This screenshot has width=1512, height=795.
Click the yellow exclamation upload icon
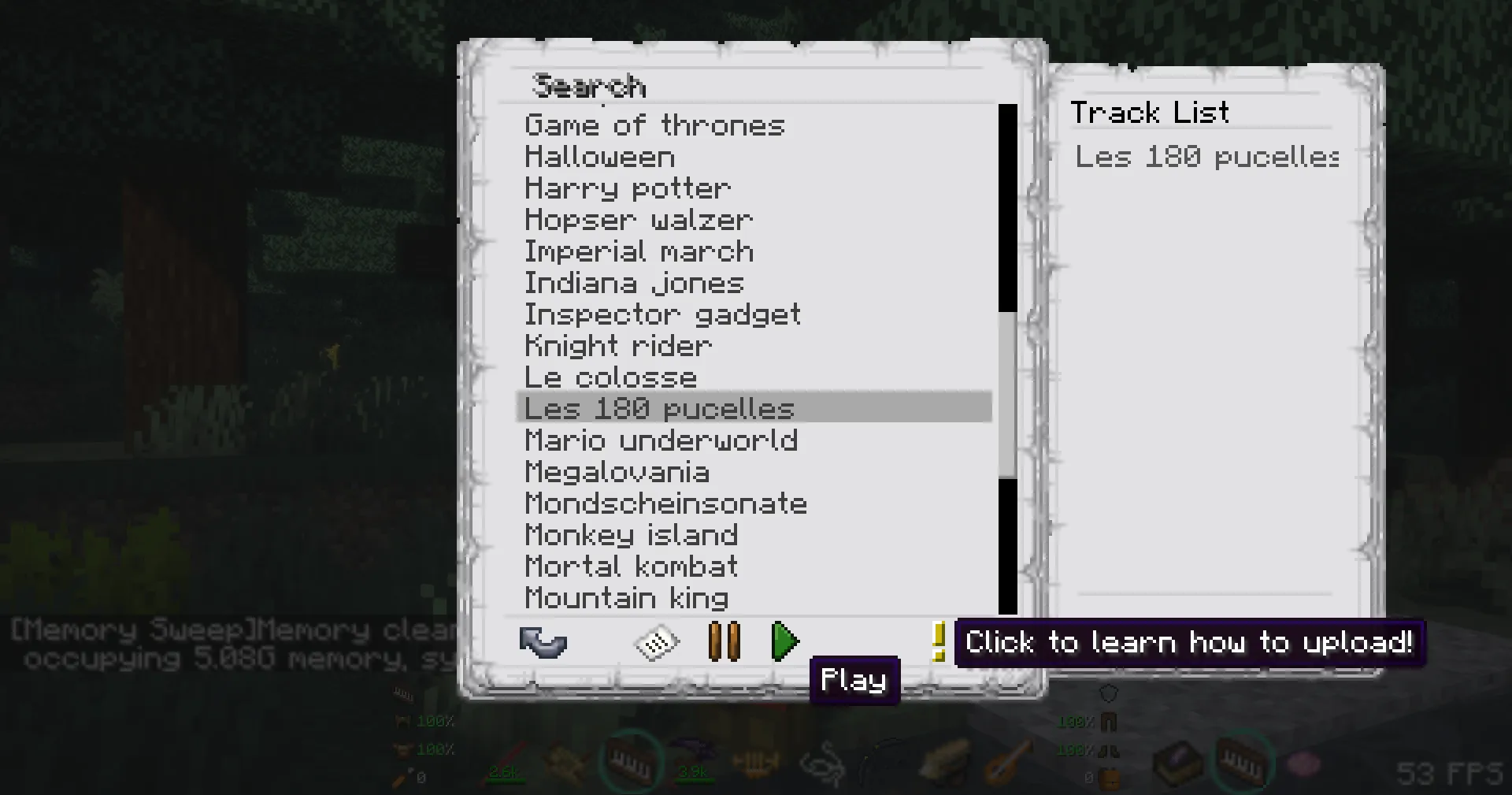pos(939,642)
